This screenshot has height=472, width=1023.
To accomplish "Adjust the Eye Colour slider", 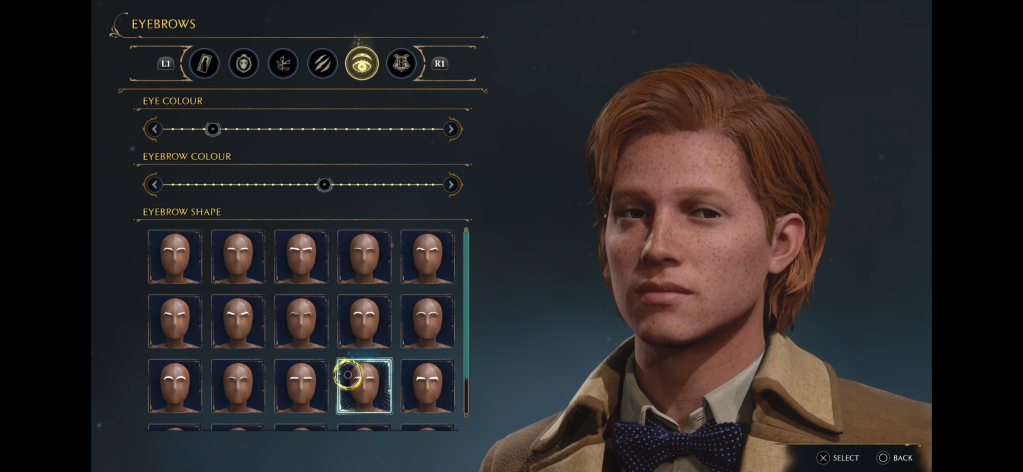I will pyautogui.click(x=212, y=129).
